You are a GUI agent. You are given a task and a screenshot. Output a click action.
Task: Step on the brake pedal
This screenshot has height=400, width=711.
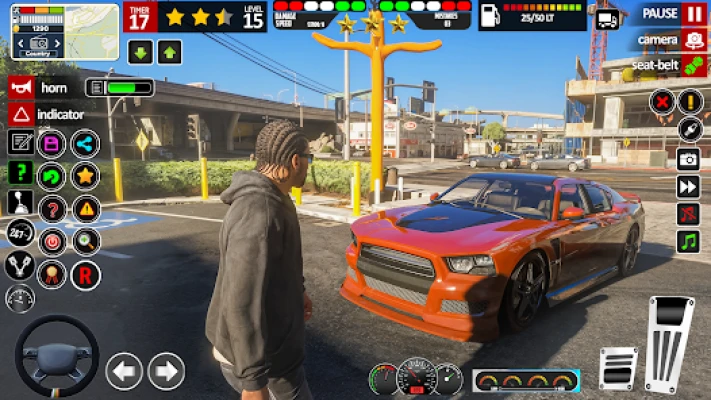click(x=618, y=368)
